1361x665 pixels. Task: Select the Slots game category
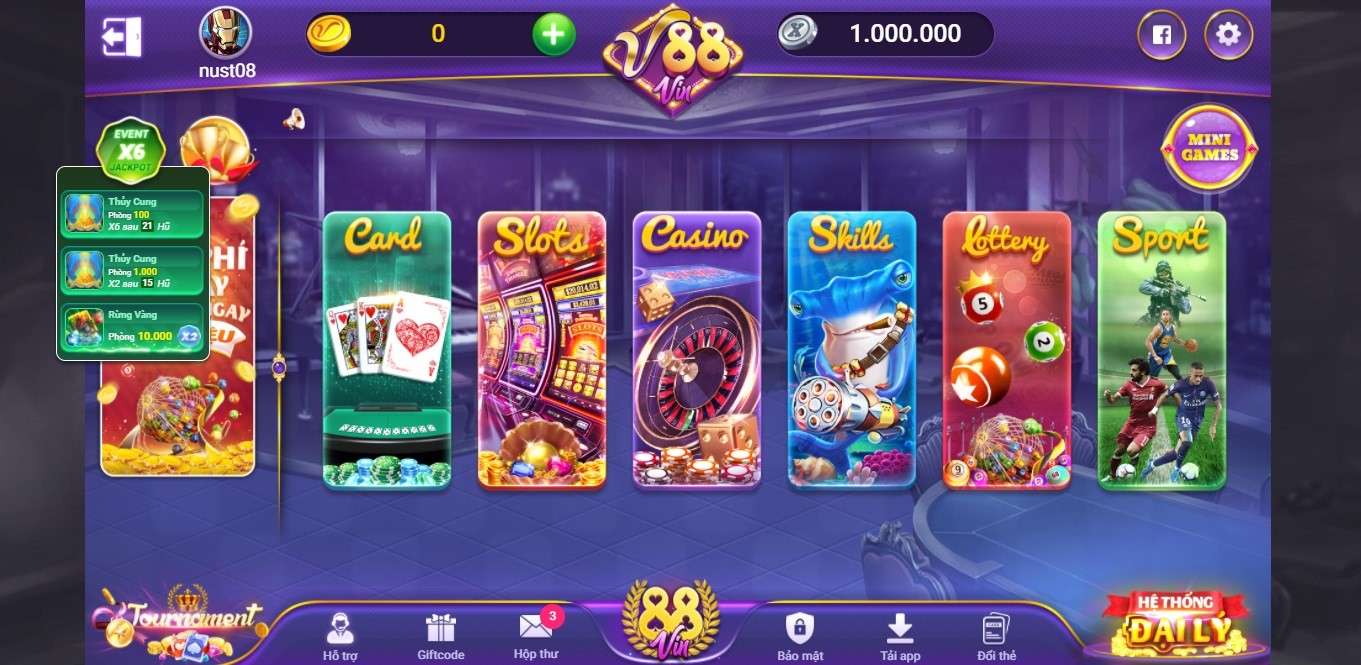tap(541, 350)
